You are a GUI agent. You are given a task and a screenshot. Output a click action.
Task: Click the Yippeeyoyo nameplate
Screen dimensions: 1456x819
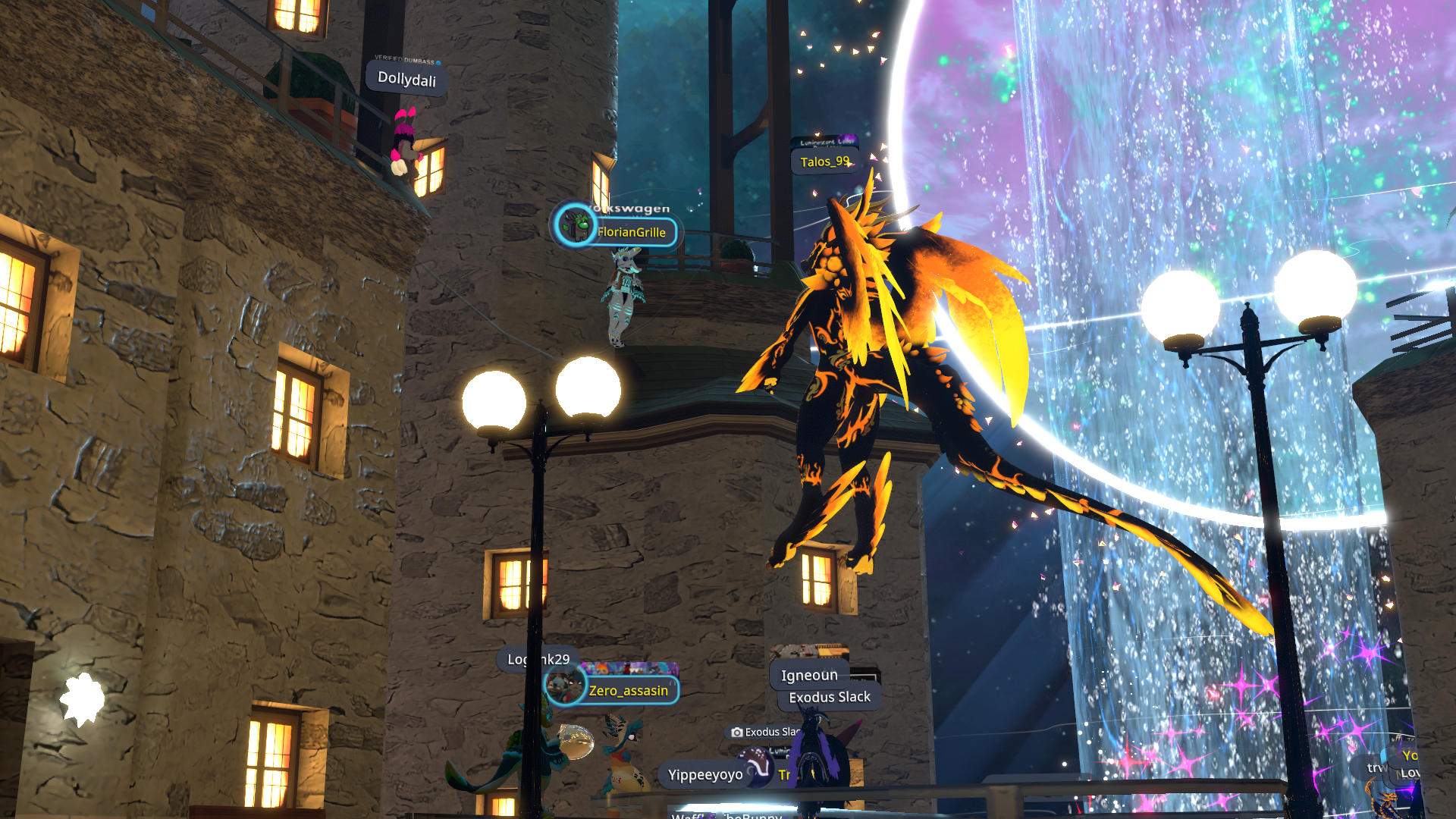(704, 774)
